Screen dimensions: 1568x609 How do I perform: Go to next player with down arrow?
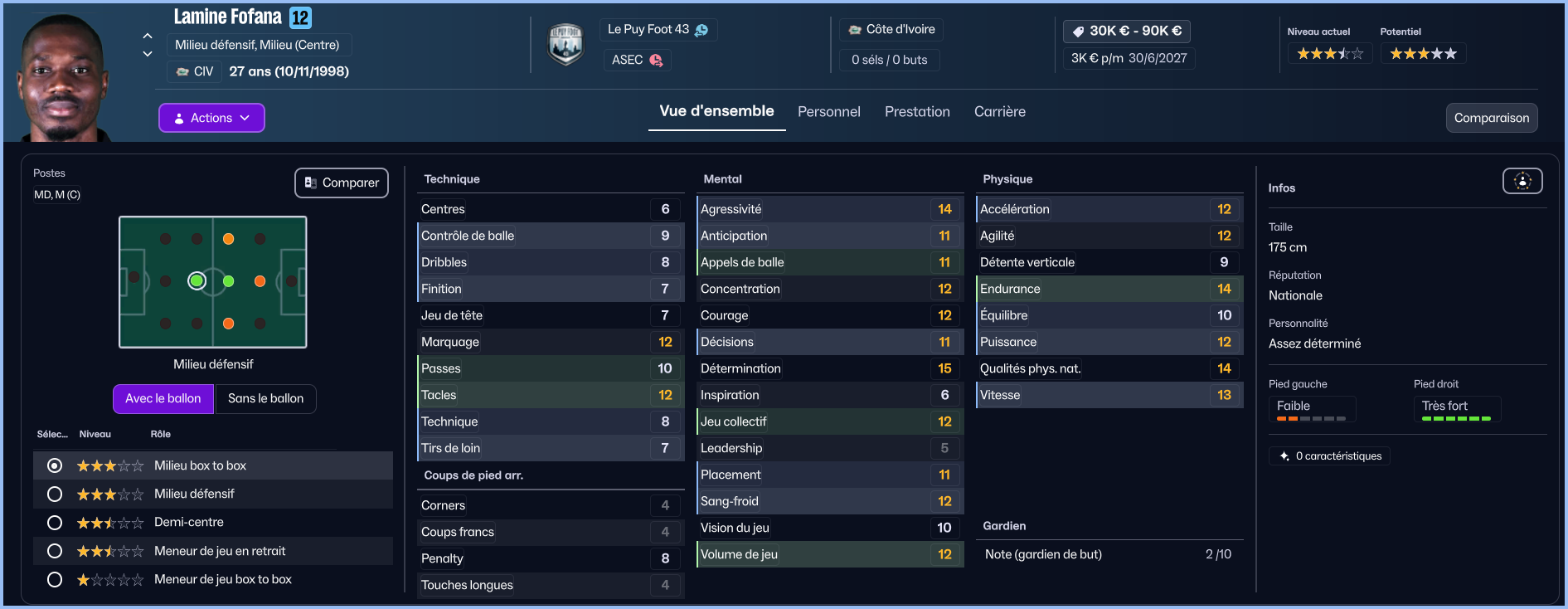(148, 54)
